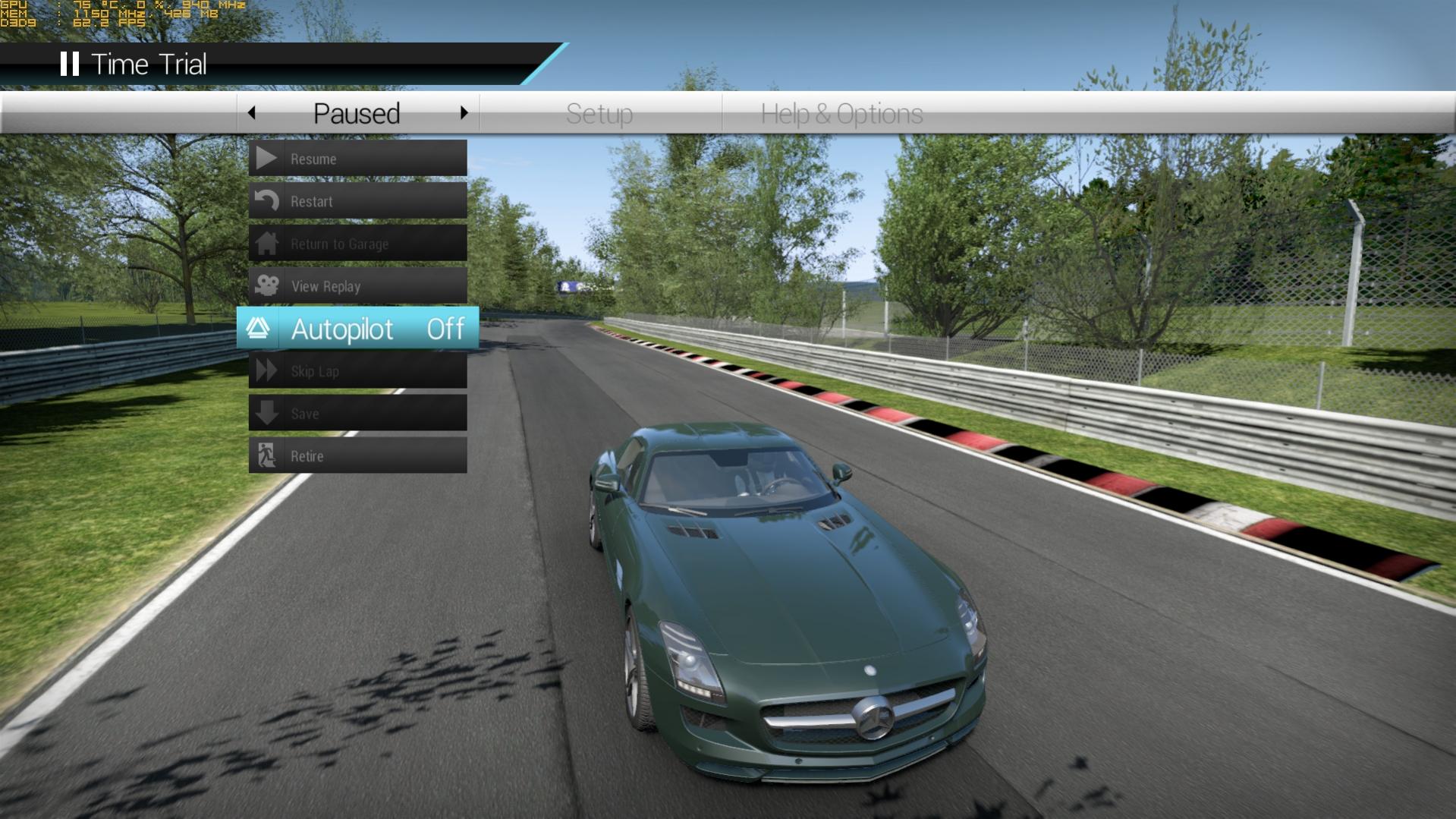Restart the current session
Viewport: 1456px width, 819px height.
coord(357,201)
